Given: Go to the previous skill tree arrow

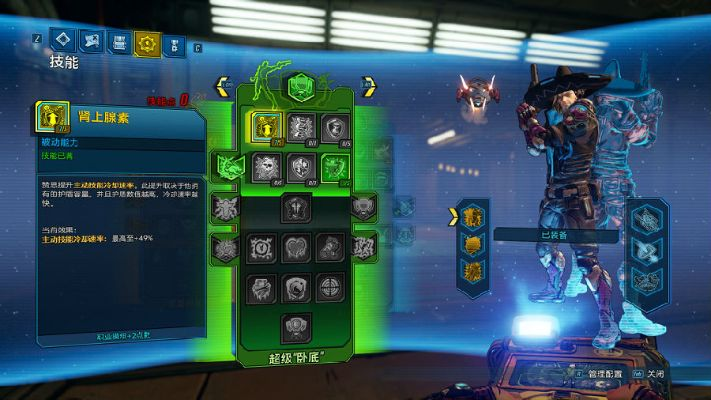Looking at the screenshot, I should click(x=223, y=88).
